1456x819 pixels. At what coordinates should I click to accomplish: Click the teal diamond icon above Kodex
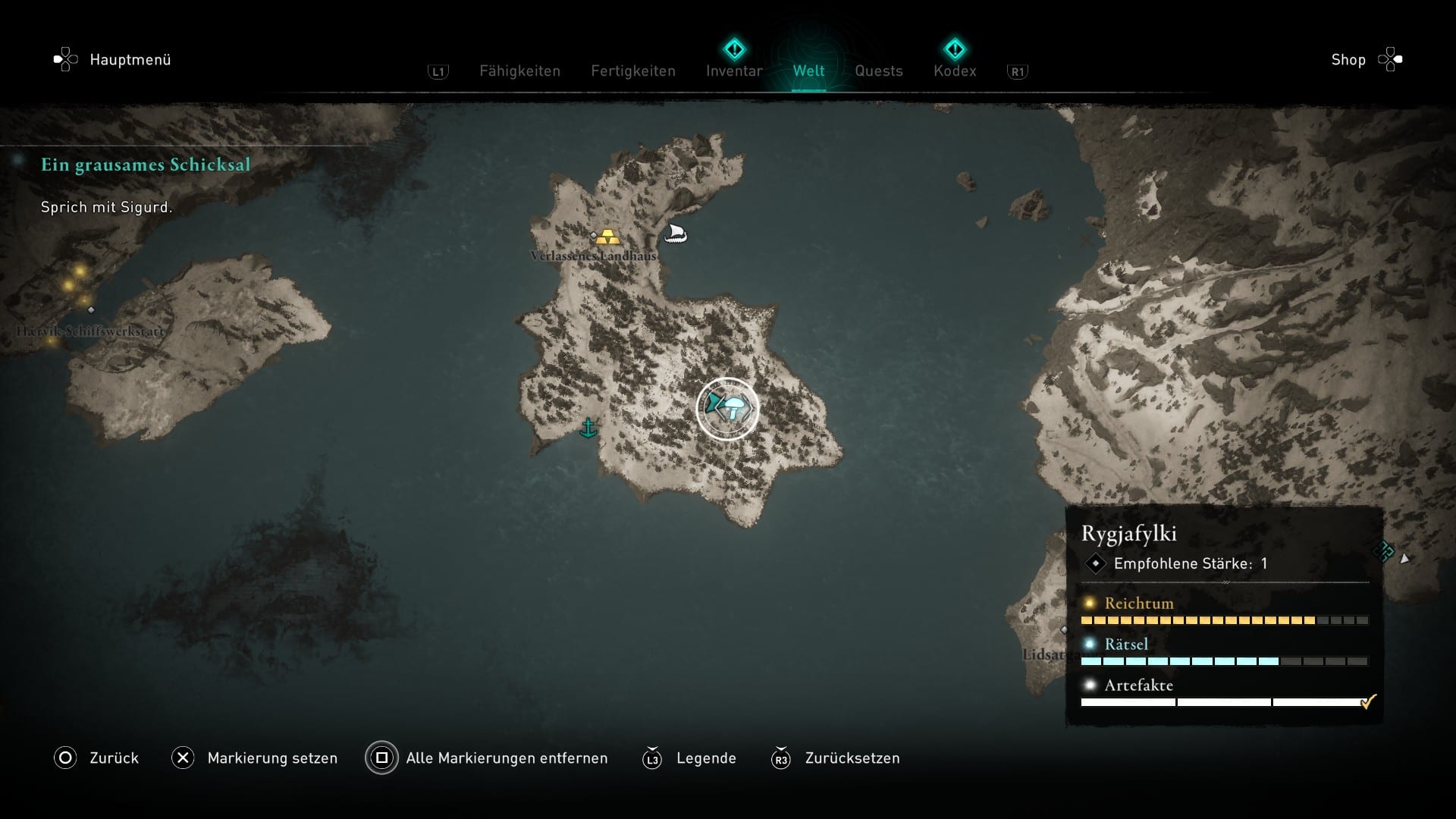pos(955,48)
